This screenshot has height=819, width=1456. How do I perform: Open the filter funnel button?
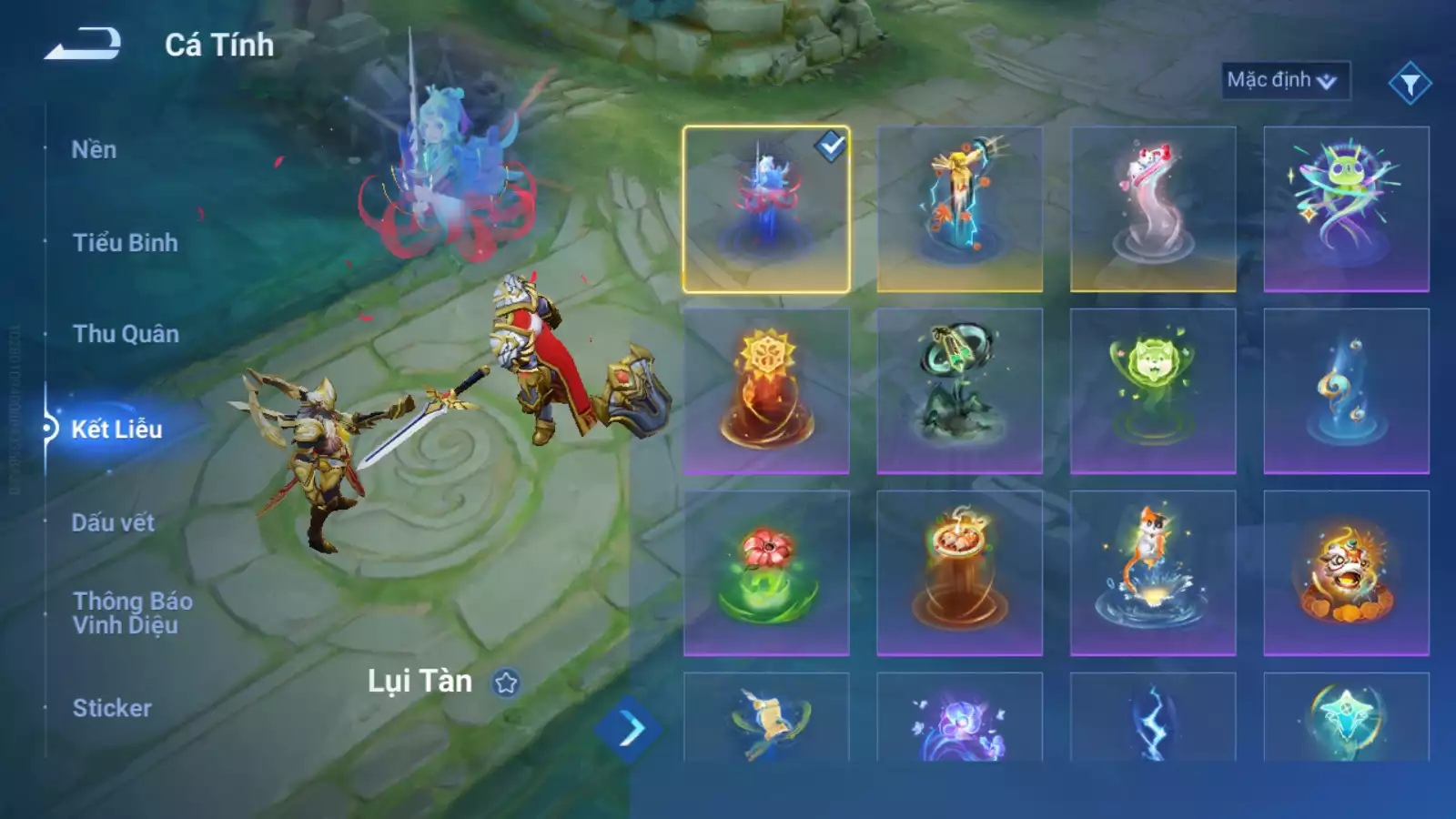[x=1410, y=84]
